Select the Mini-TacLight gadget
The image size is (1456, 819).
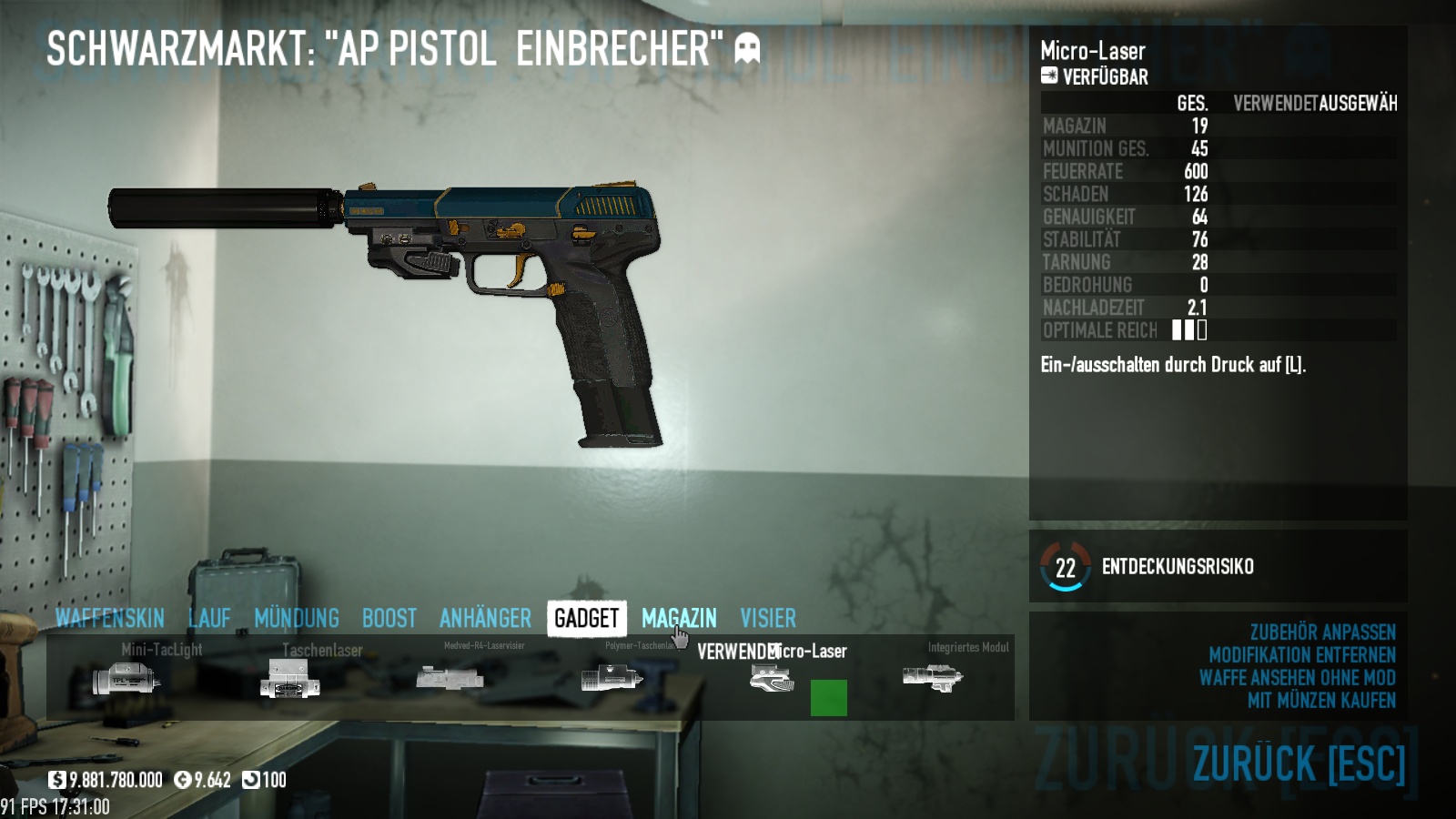coord(127,678)
